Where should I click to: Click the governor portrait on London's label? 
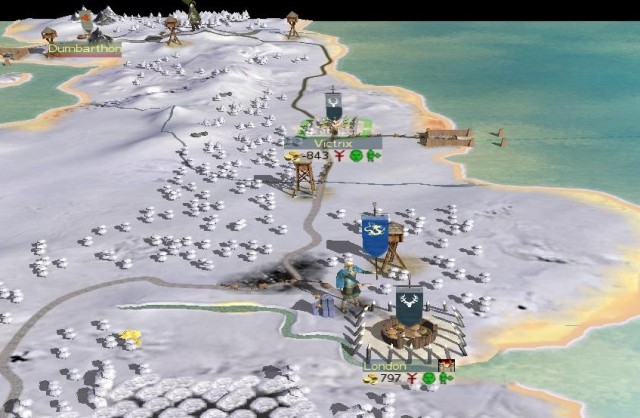[x=446, y=366]
